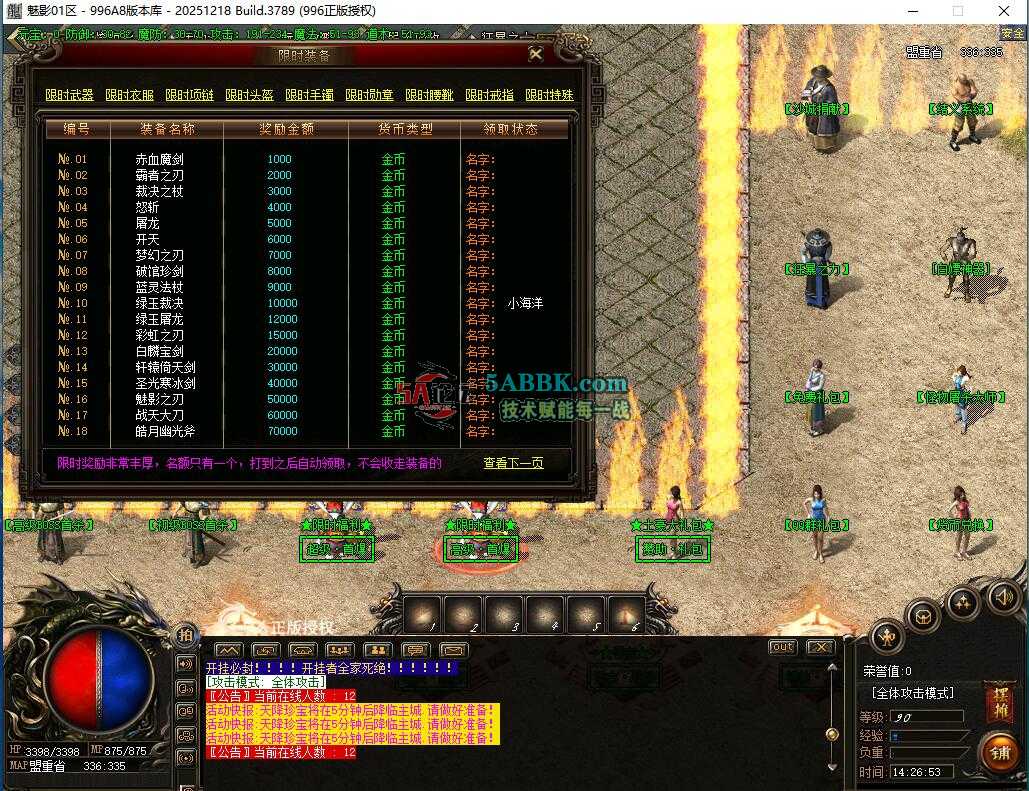Select the envelope mail chat icon
1029x791 pixels.
click(x=454, y=651)
